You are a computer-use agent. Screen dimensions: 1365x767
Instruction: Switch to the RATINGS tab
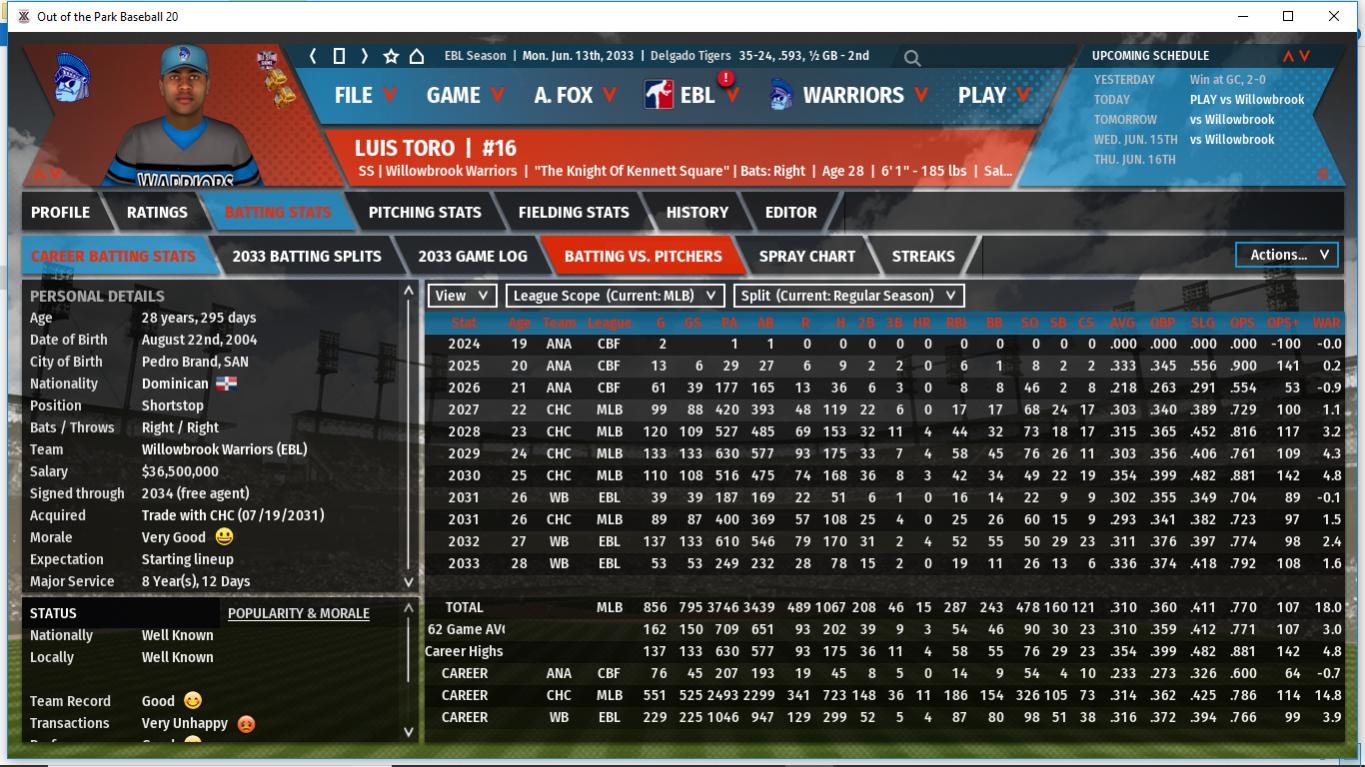click(157, 212)
